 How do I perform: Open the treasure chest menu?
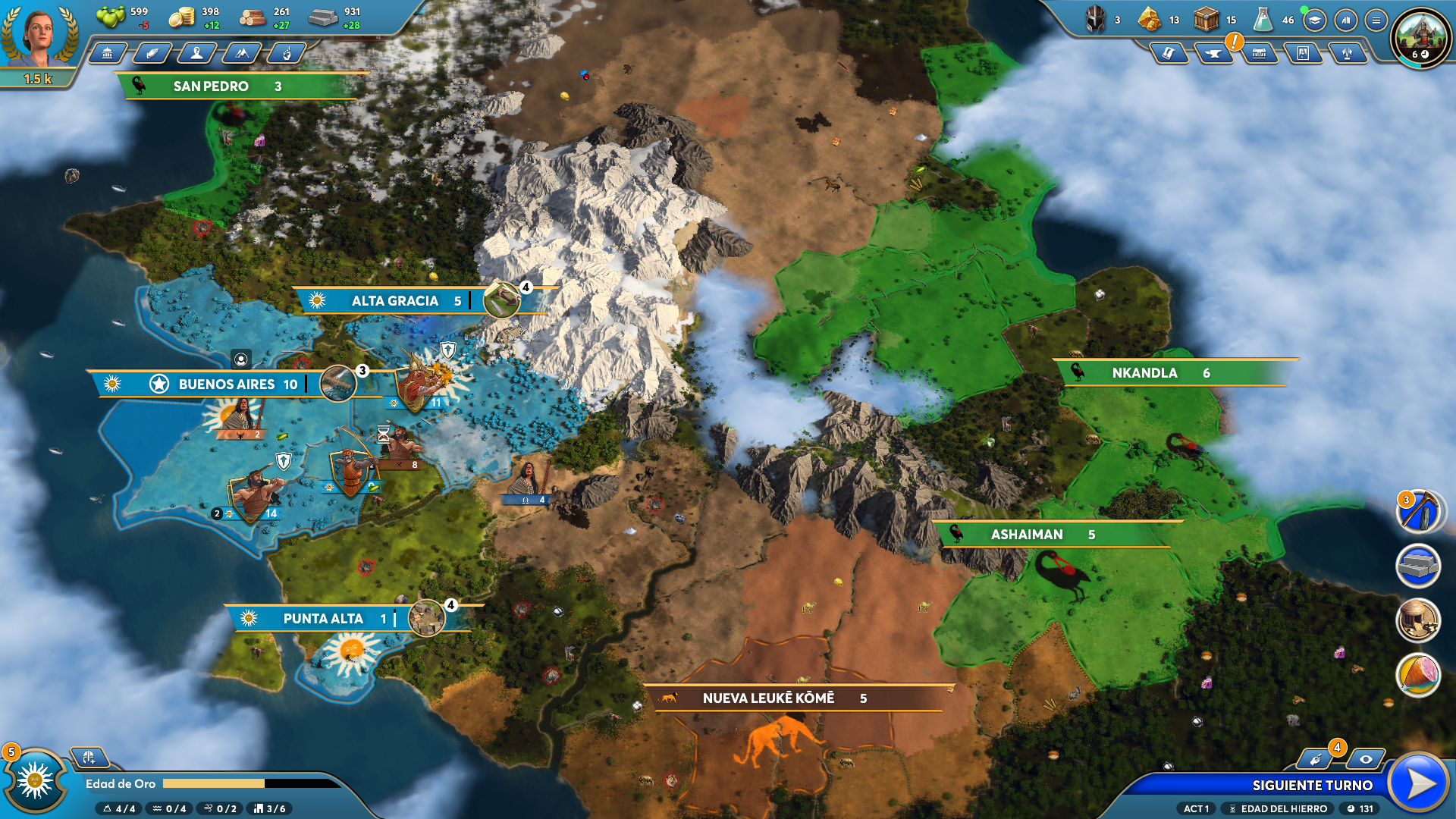click(1259, 53)
